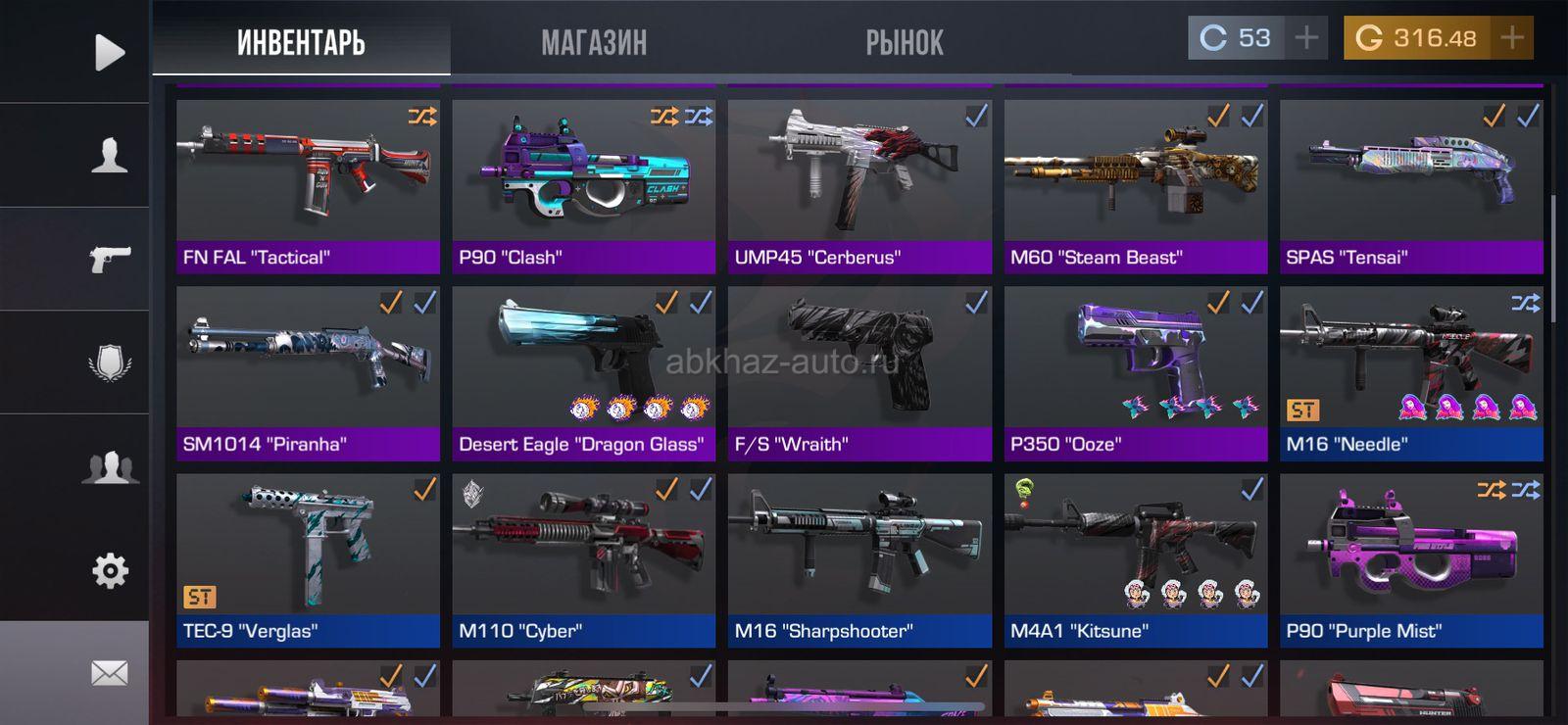Pick the TEC-9 "Verglas" skin
The height and width of the screenshot is (725, 1568).
pyautogui.click(x=308, y=560)
